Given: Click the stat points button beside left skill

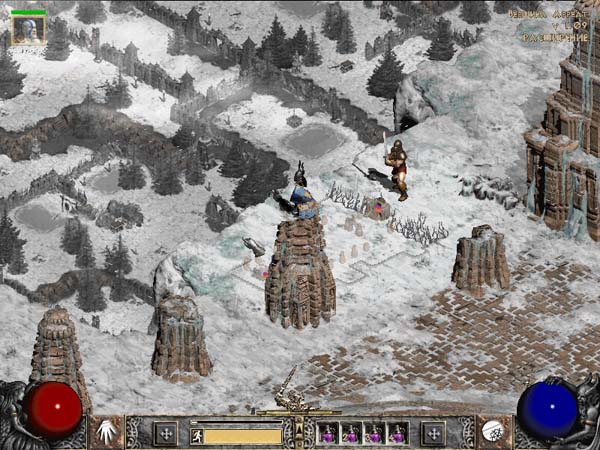Looking at the screenshot, I should tap(165, 433).
